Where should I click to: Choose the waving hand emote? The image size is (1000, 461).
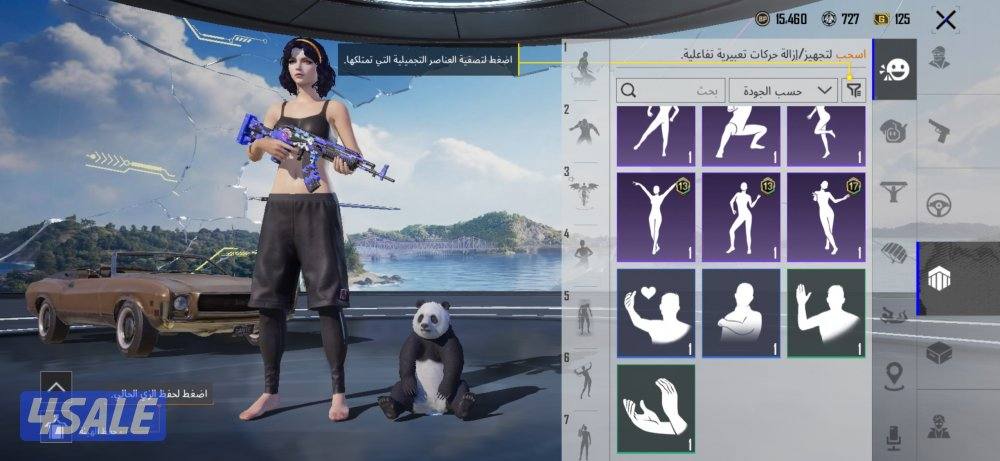[x=826, y=312]
